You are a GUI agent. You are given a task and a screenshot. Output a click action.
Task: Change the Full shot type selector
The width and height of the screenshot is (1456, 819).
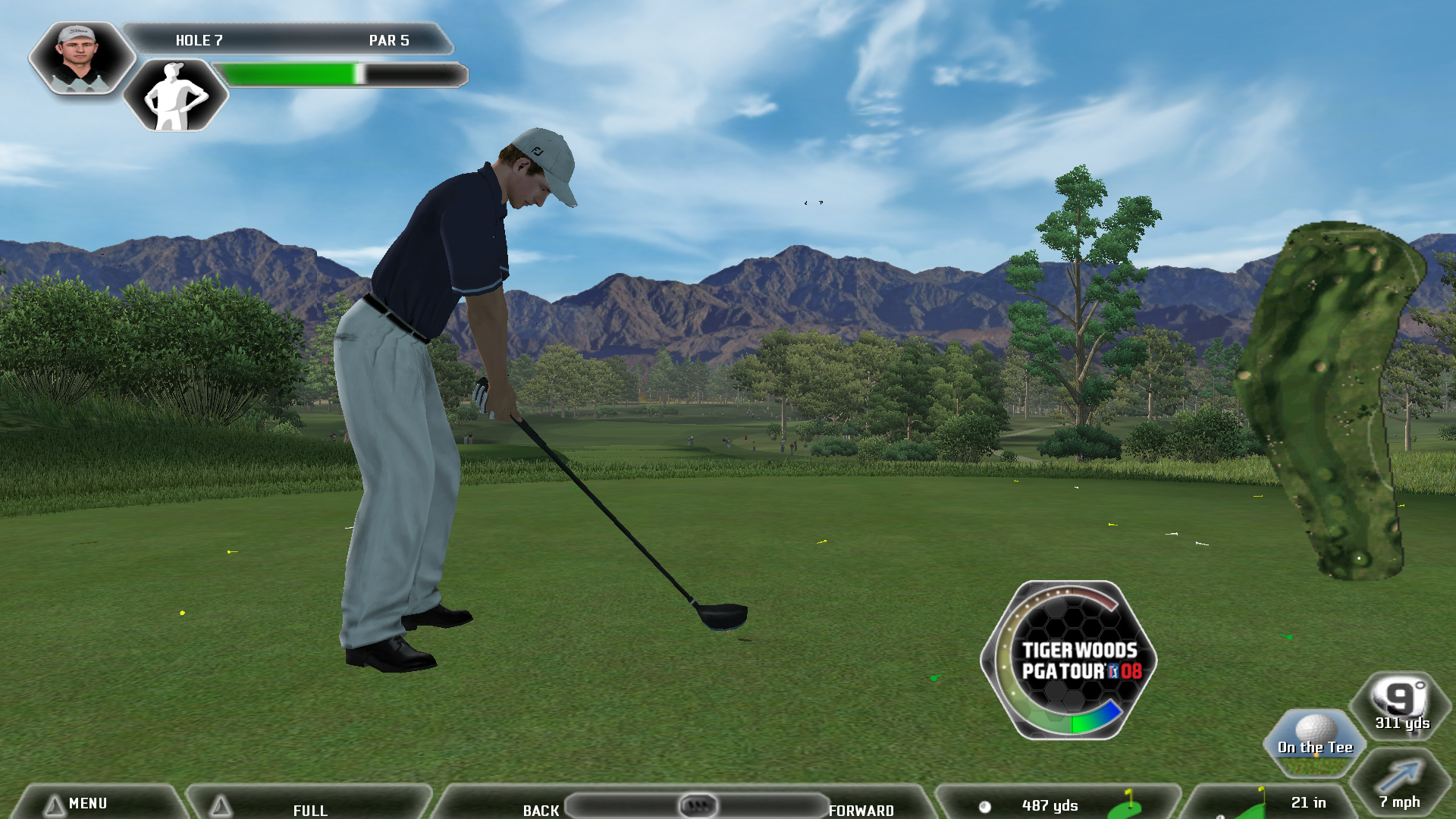[x=309, y=807]
